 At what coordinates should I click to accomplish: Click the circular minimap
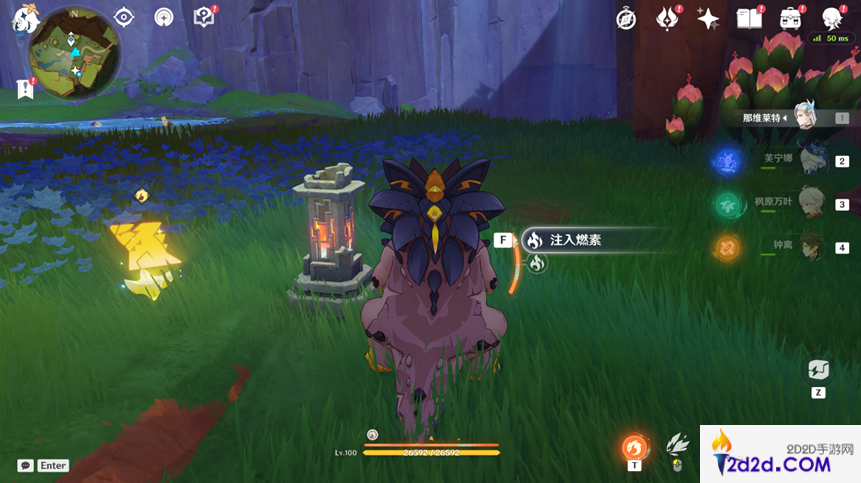coord(75,53)
